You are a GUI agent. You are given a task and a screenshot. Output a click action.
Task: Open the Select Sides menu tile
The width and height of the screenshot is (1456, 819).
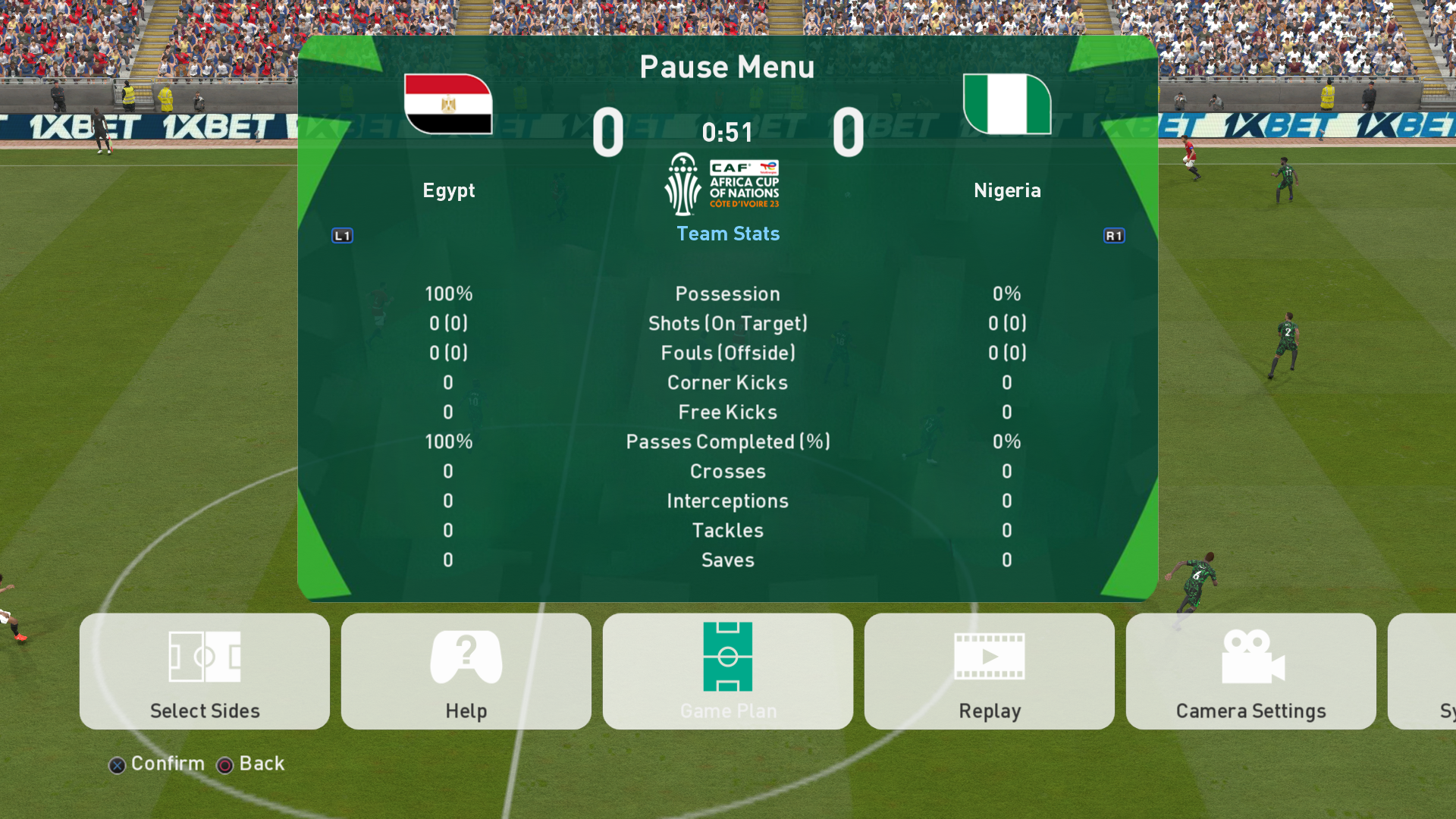tap(205, 671)
